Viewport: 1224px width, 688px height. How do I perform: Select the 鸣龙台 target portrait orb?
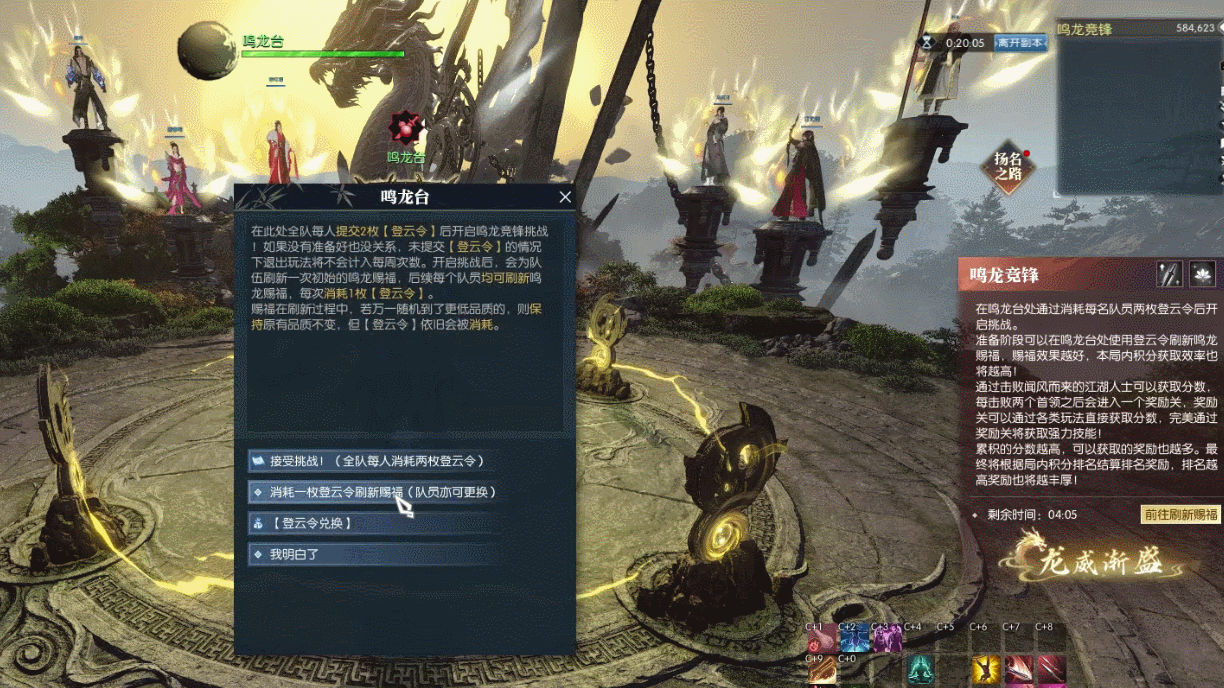coord(208,50)
